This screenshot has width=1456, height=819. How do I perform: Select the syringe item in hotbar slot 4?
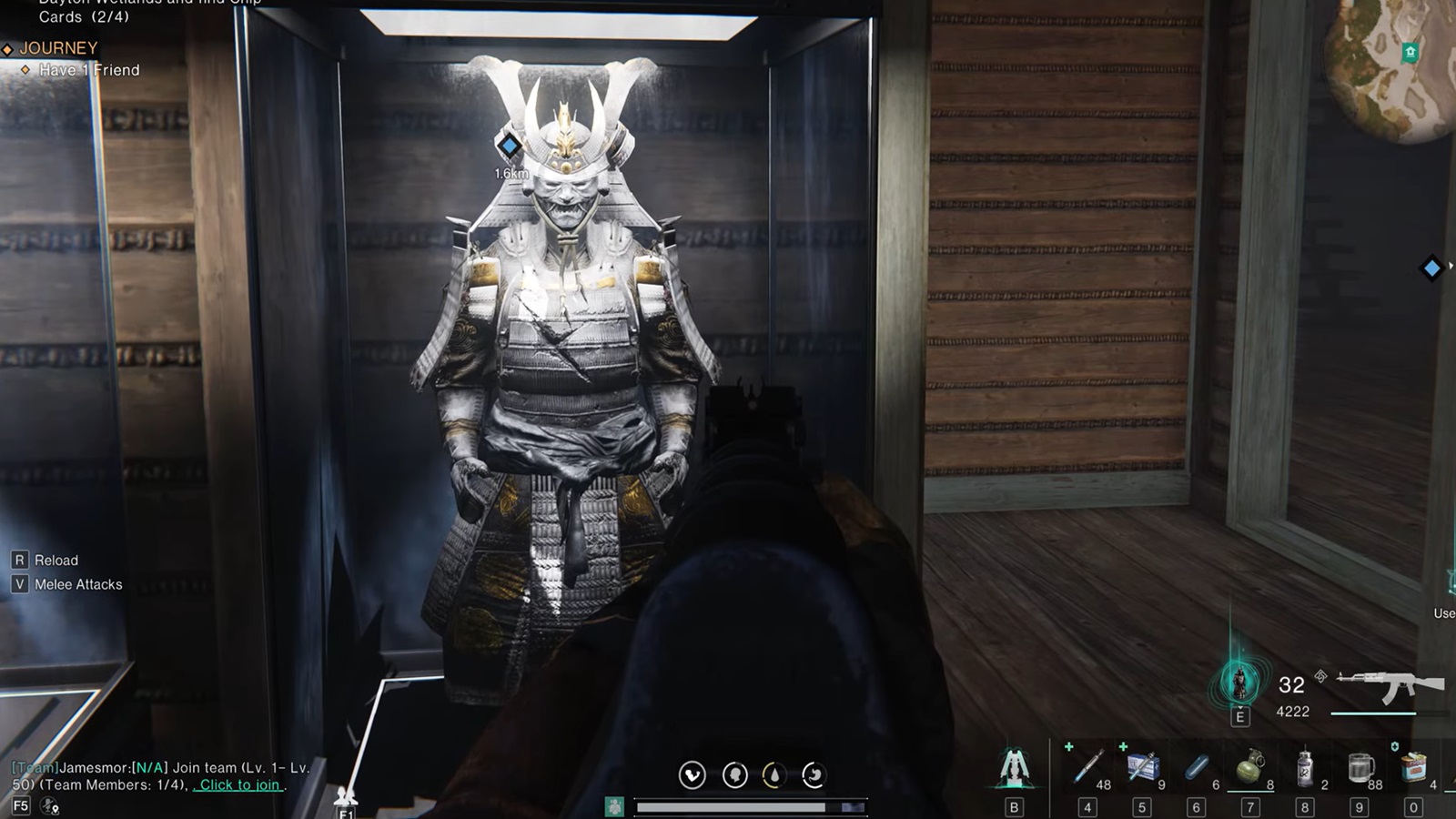1087,767
